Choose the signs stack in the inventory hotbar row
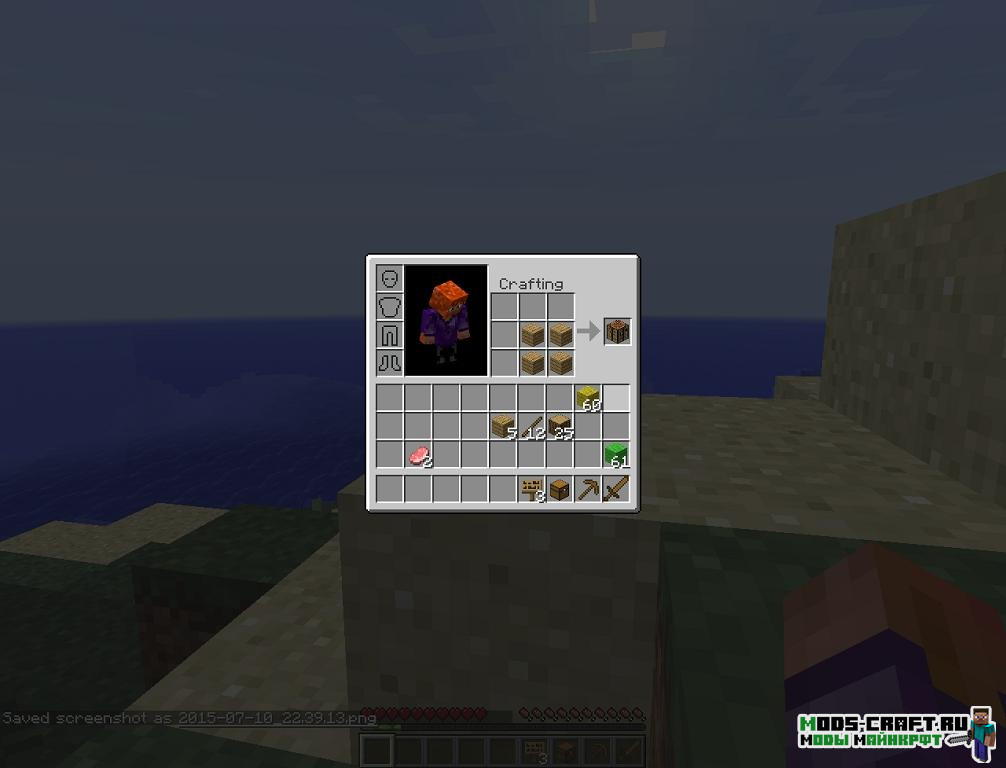This screenshot has width=1006, height=768. 532,489
